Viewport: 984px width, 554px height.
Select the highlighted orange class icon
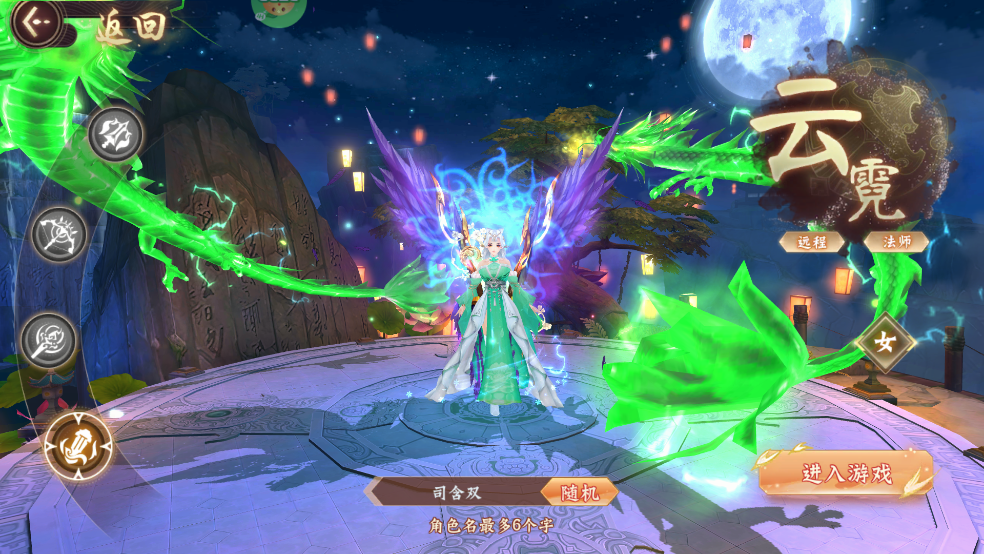(78, 445)
